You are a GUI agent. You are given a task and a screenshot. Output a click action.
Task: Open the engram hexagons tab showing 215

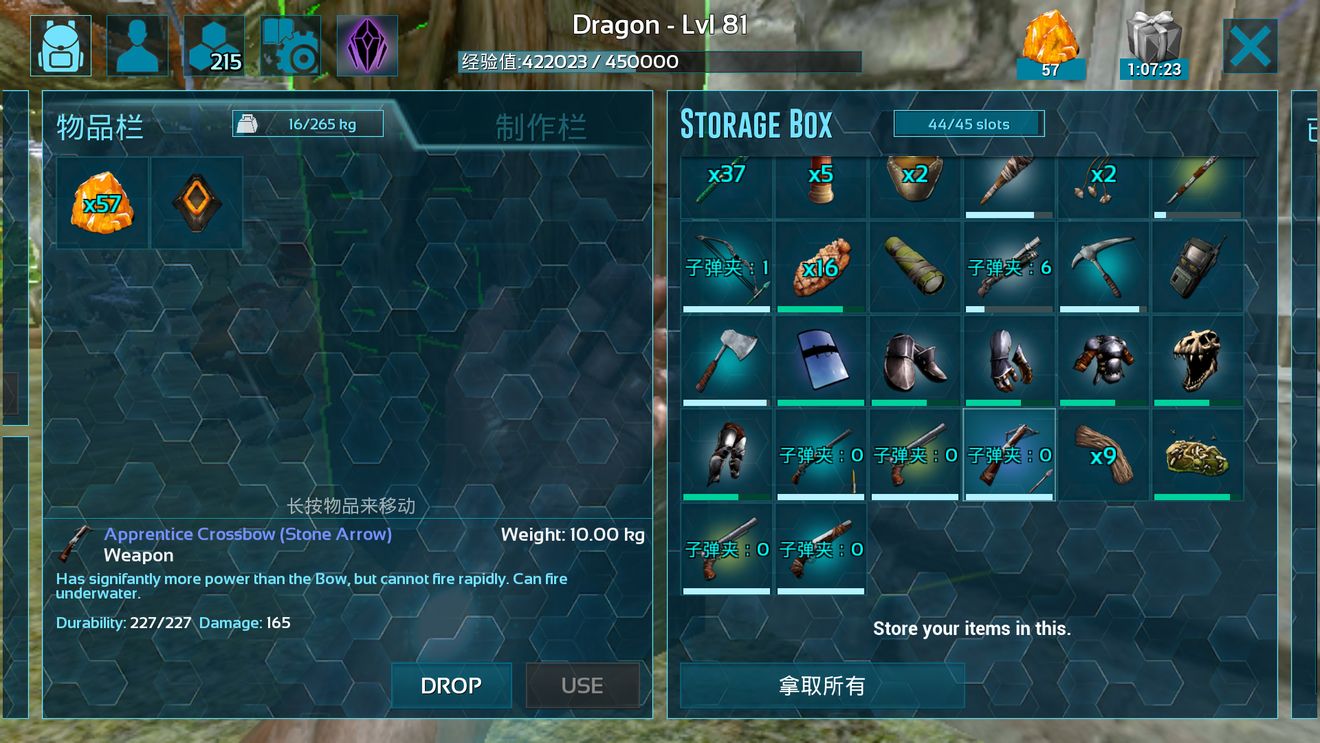point(214,46)
